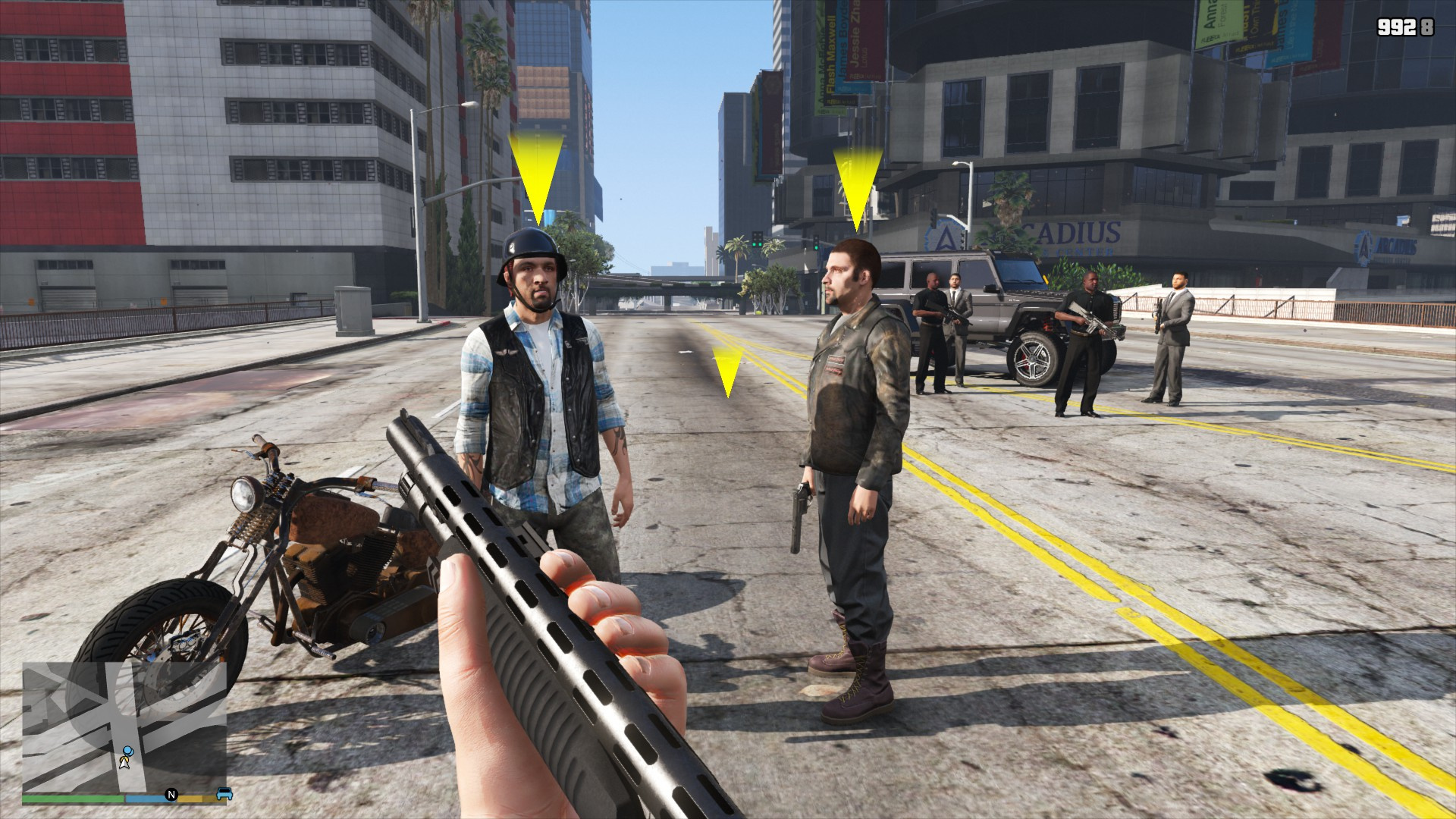Click the blue car blip on the minimap
Screen dimensions: 1456x819
(224, 794)
